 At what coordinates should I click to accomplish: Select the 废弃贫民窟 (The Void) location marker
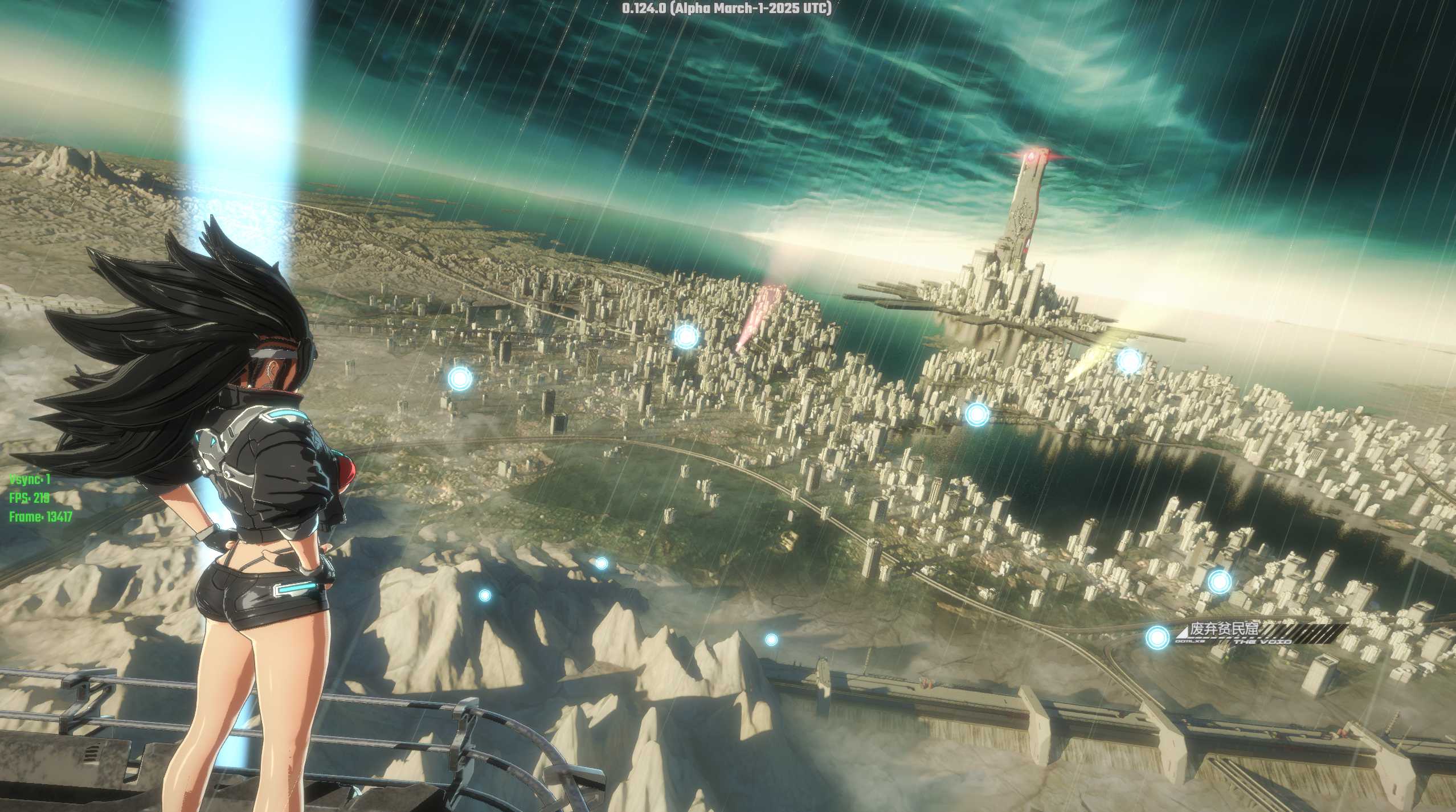(x=1157, y=637)
